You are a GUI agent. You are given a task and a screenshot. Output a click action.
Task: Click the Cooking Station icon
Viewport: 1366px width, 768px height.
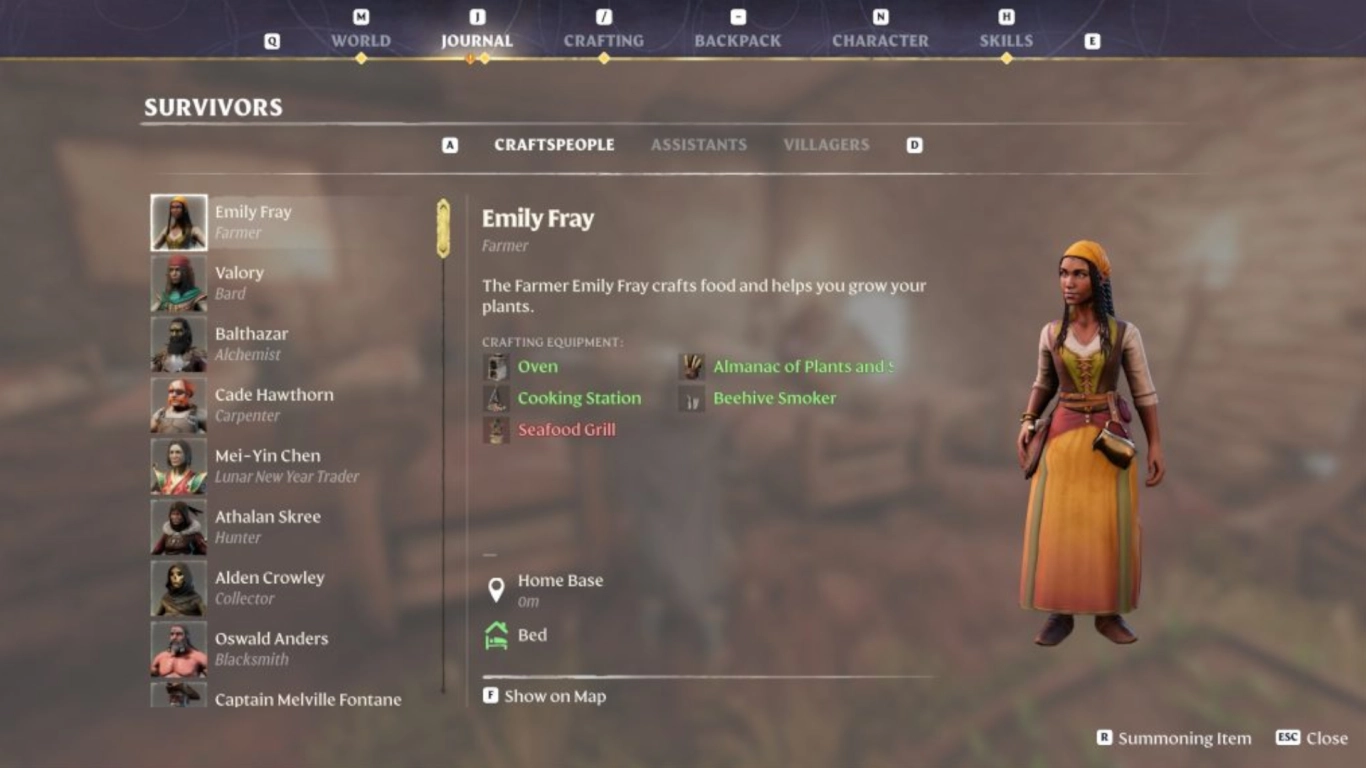click(x=495, y=397)
